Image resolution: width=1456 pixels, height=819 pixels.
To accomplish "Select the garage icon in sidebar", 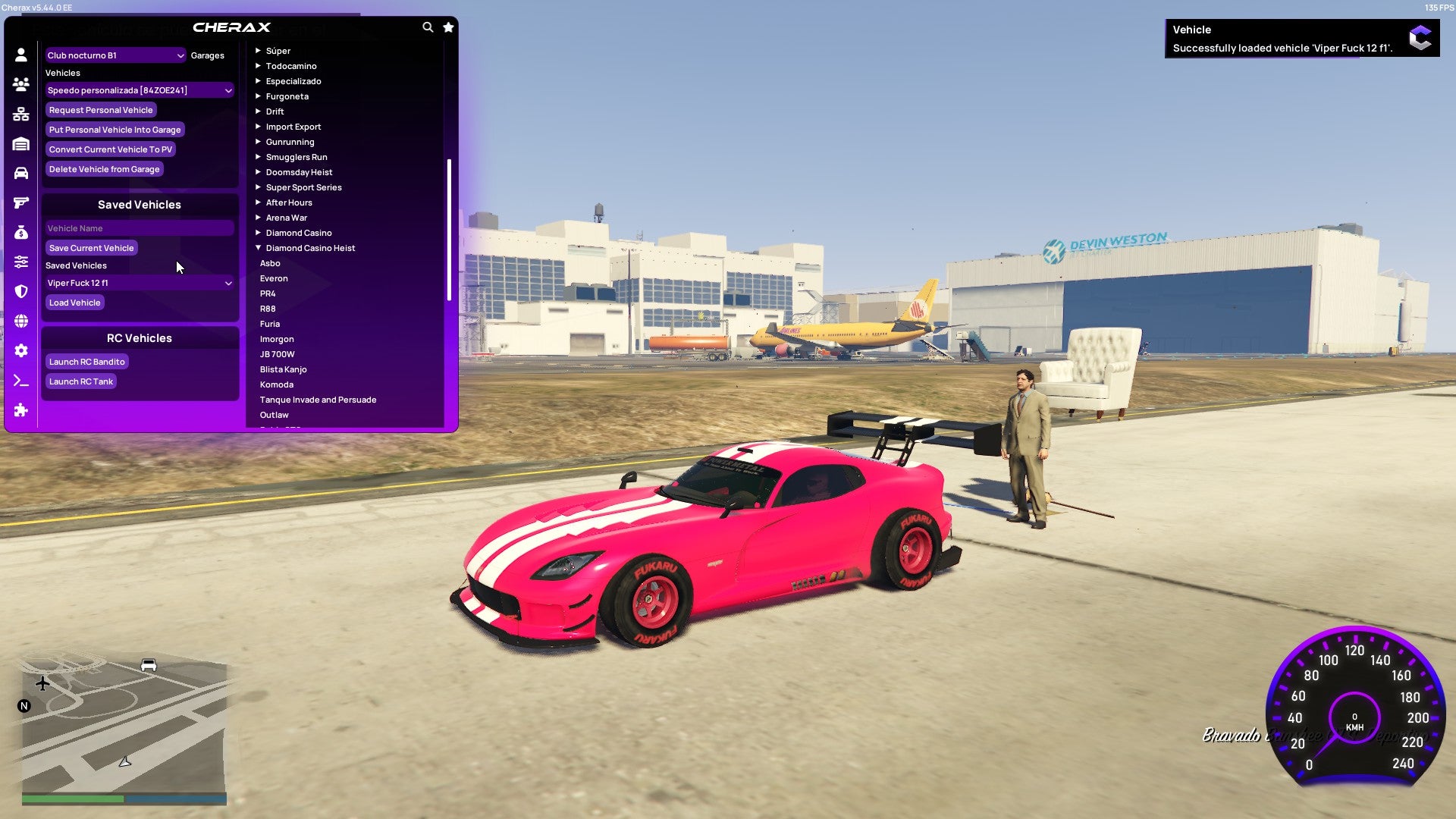I will (20, 143).
